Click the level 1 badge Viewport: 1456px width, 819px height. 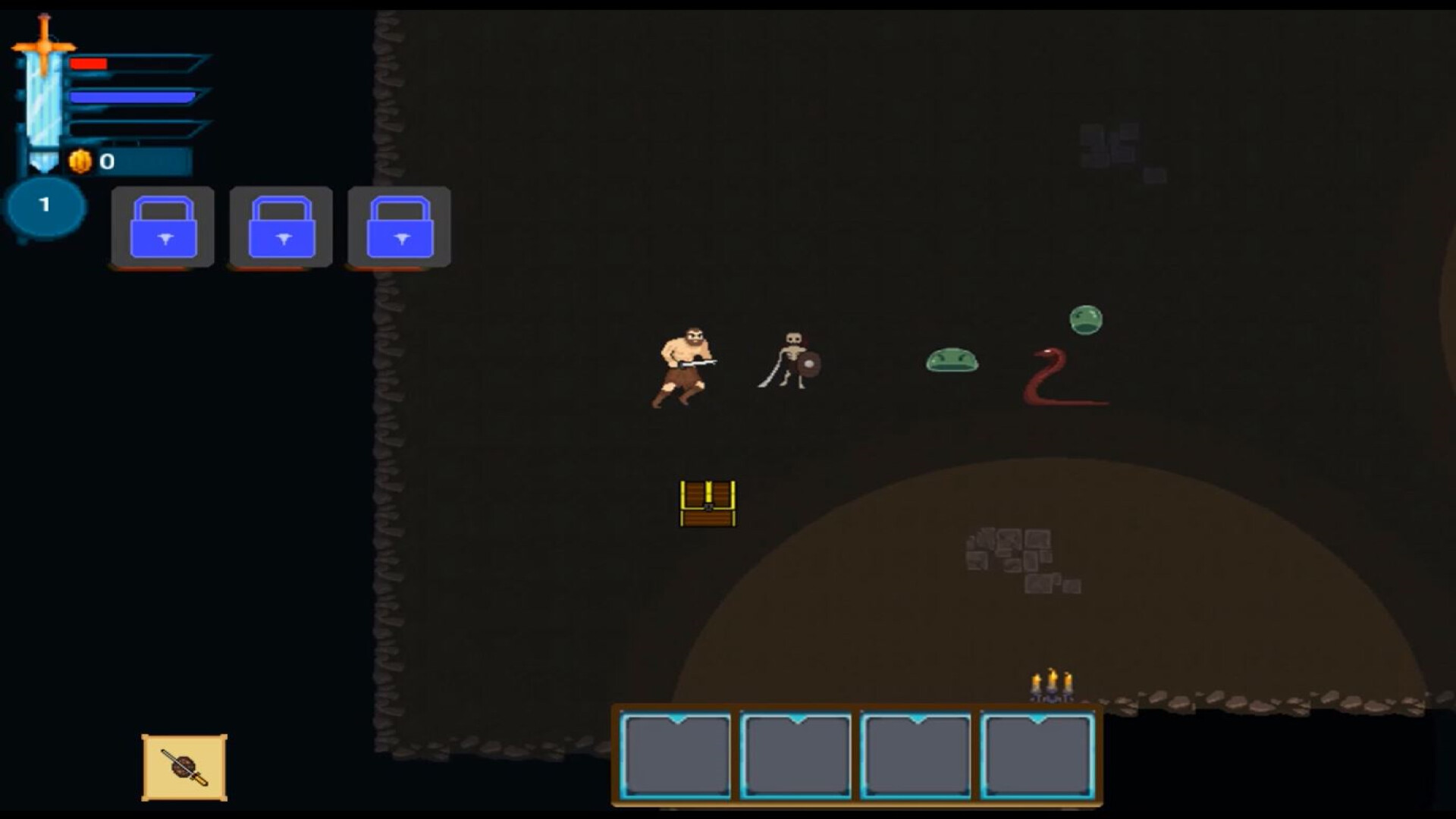[45, 205]
